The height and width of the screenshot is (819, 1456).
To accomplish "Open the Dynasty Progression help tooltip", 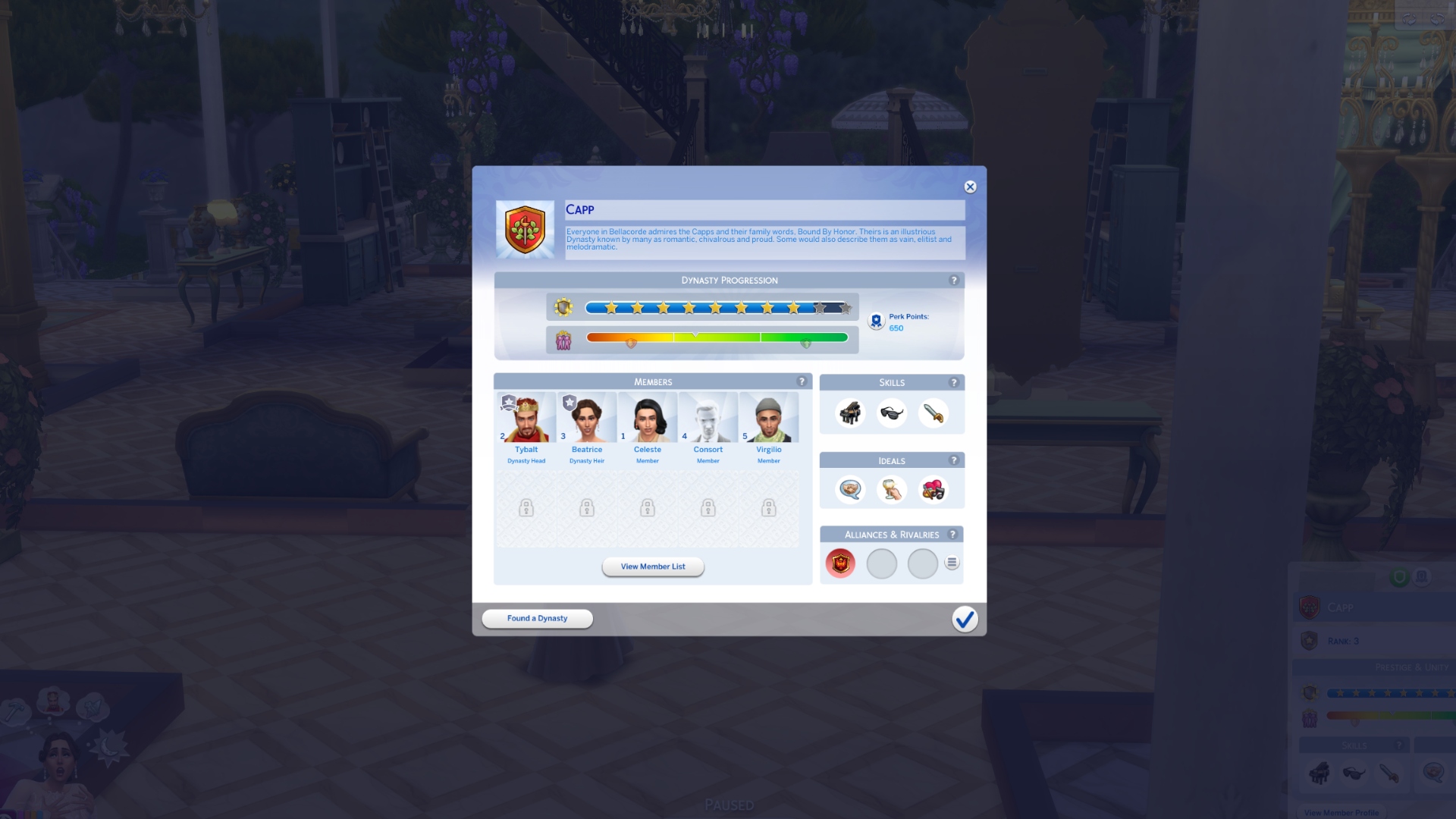I will (x=953, y=280).
